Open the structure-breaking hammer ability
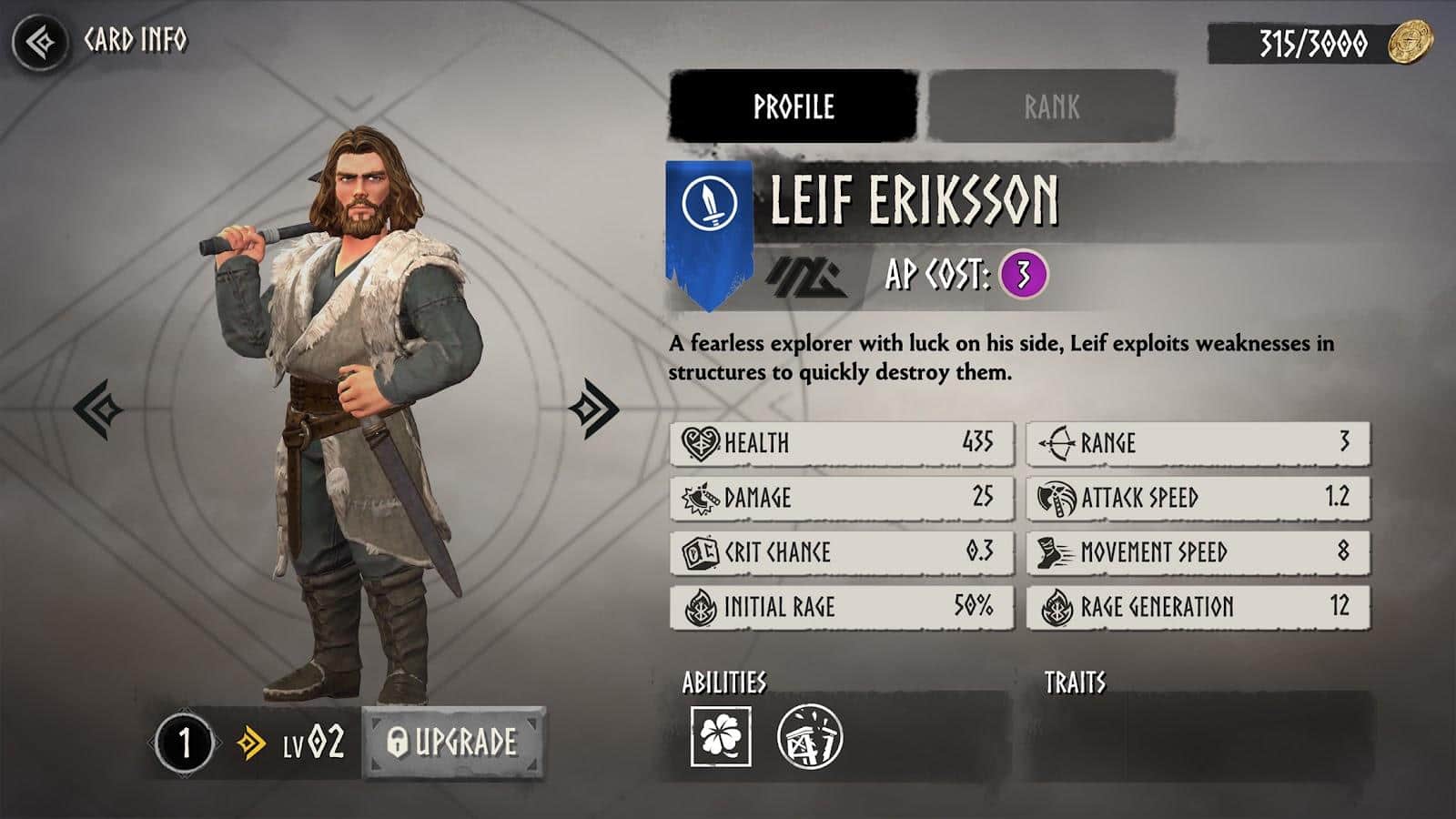The height and width of the screenshot is (819, 1456). (810, 736)
